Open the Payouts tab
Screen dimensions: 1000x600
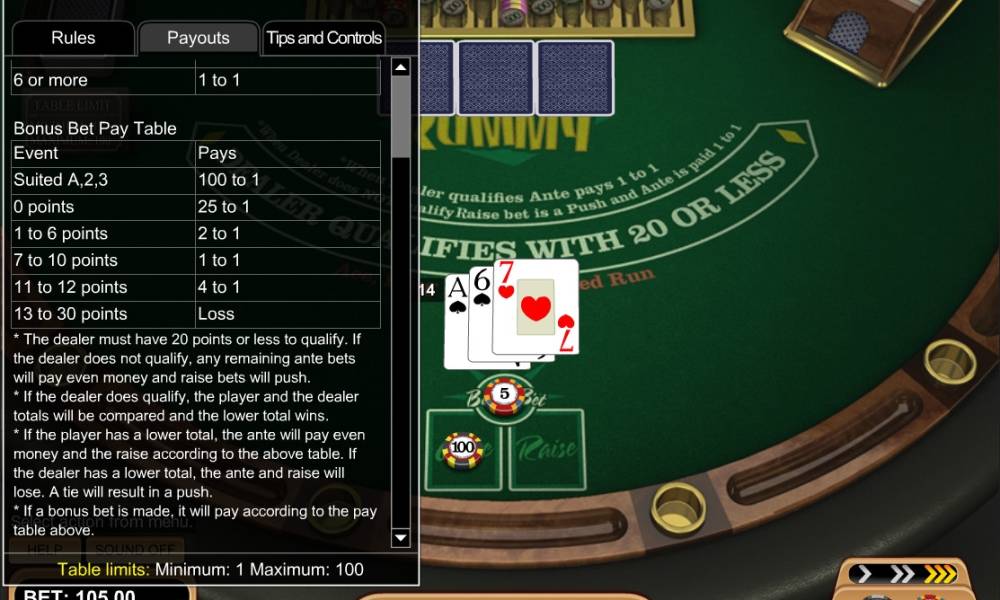198,38
